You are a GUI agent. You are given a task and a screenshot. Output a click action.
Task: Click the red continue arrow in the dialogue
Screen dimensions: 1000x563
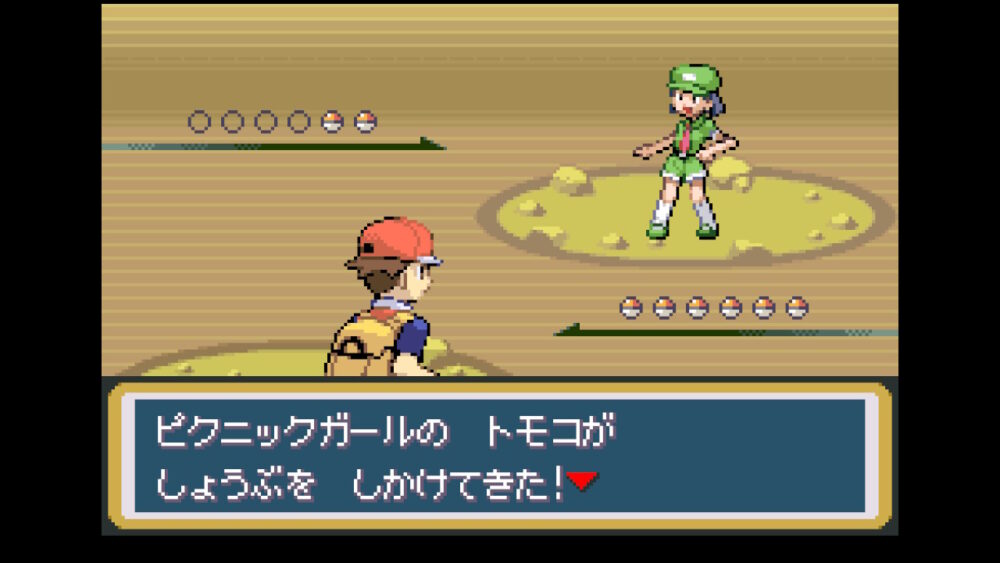pyautogui.click(x=582, y=482)
